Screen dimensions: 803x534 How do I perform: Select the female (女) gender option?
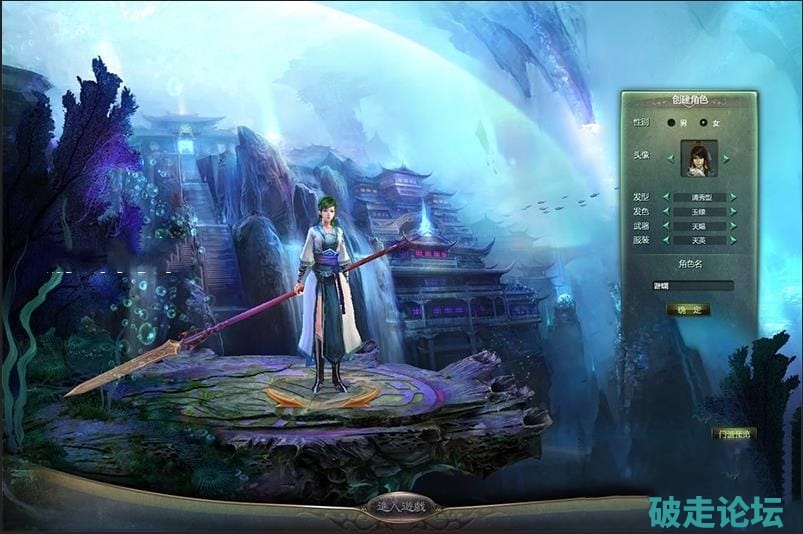click(703, 123)
